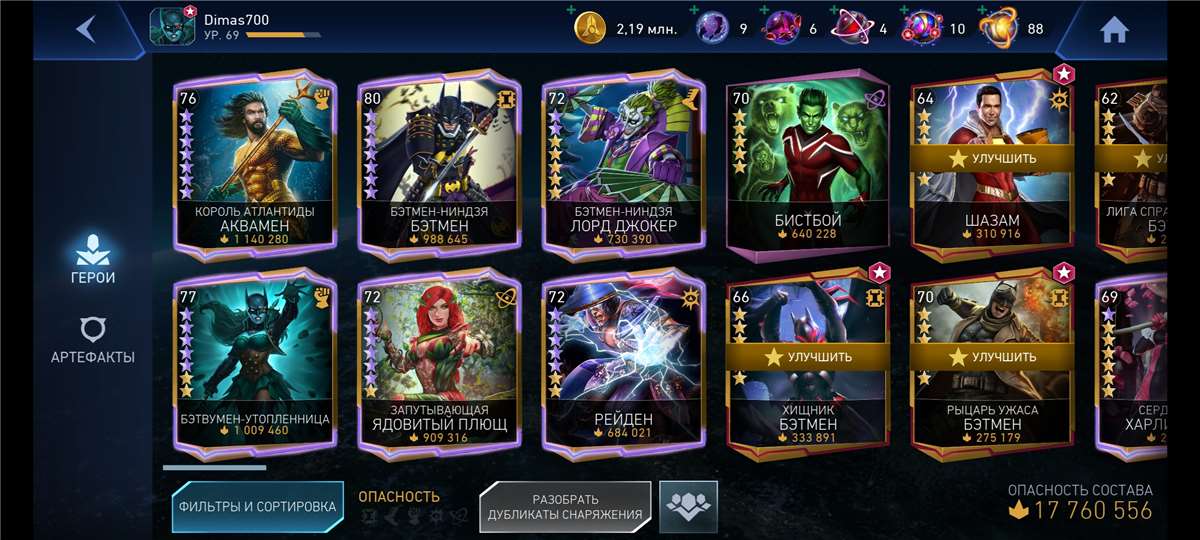
Task: Select the Бэтвумен-утопленница card
Action: (x=256, y=366)
